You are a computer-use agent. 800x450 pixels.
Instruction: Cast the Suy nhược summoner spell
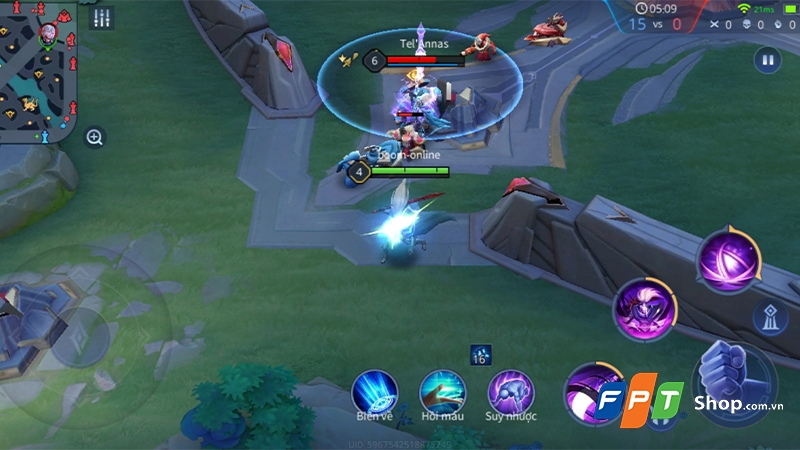[x=510, y=390]
